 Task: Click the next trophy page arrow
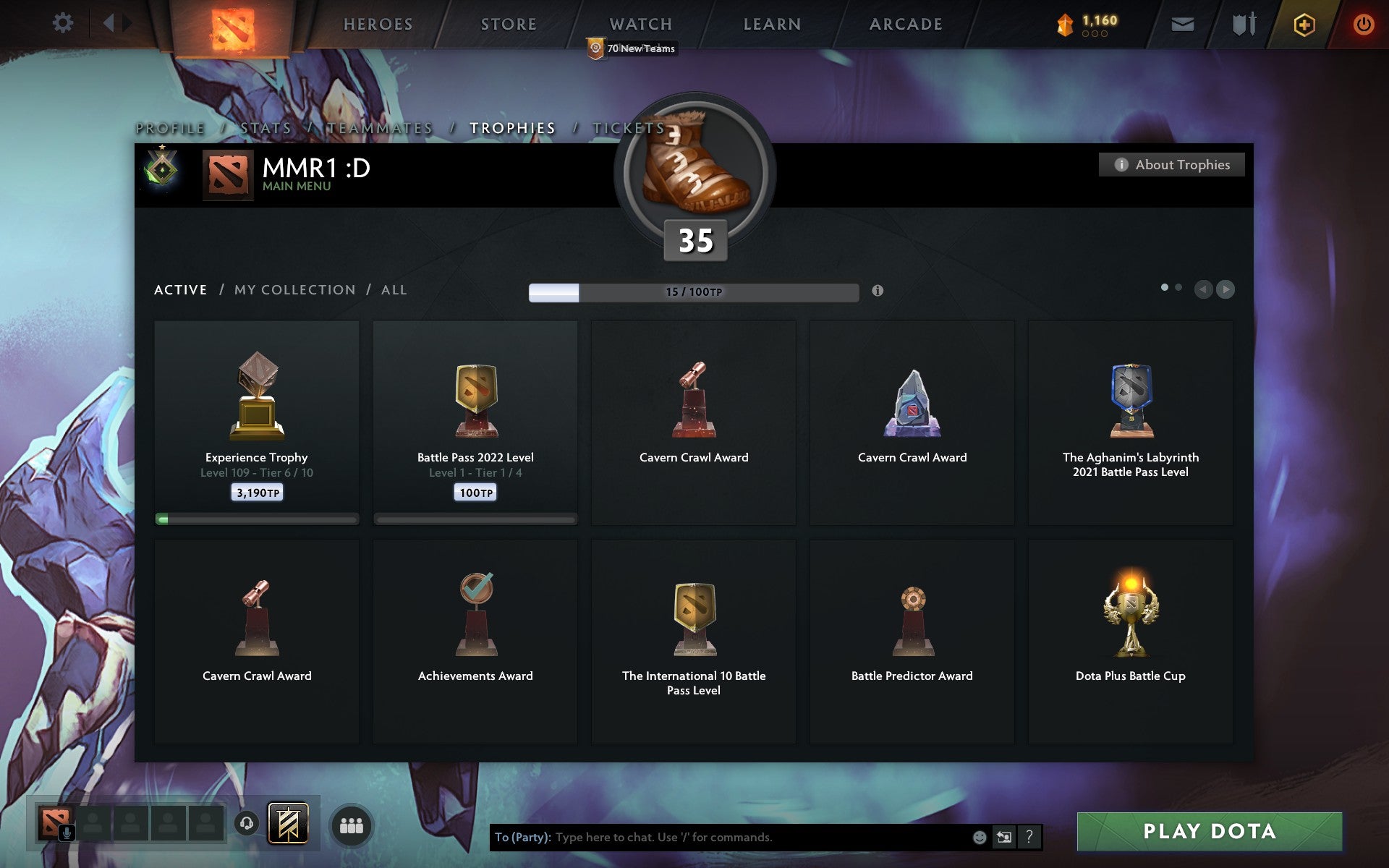point(1226,289)
